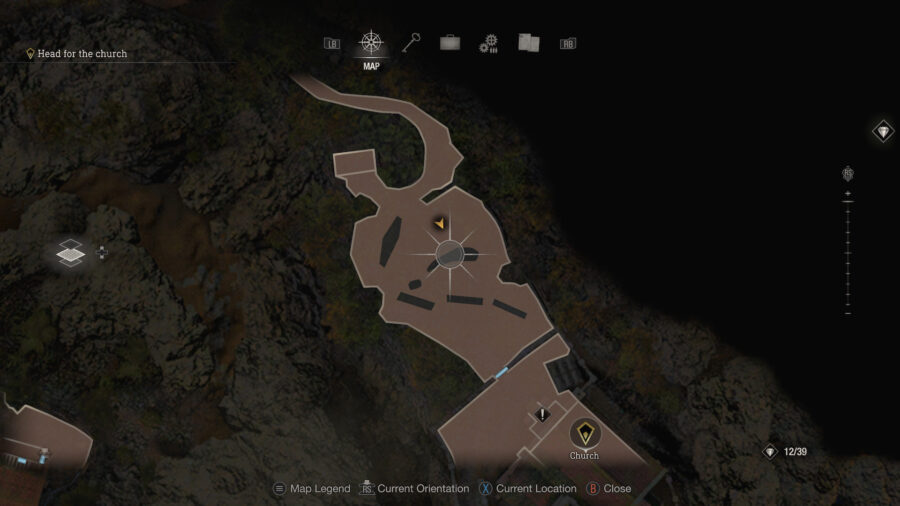Switch to the attaché case tab
This screenshot has height=506, width=900.
[x=450, y=43]
